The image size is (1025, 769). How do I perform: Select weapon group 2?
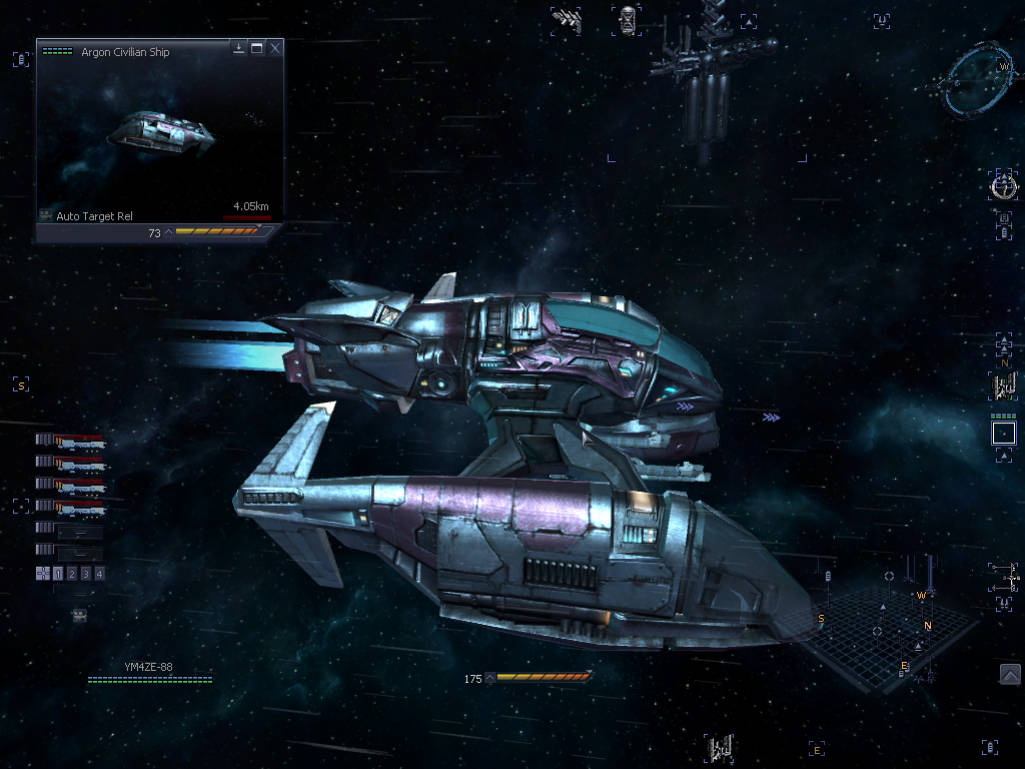click(72, 574)
